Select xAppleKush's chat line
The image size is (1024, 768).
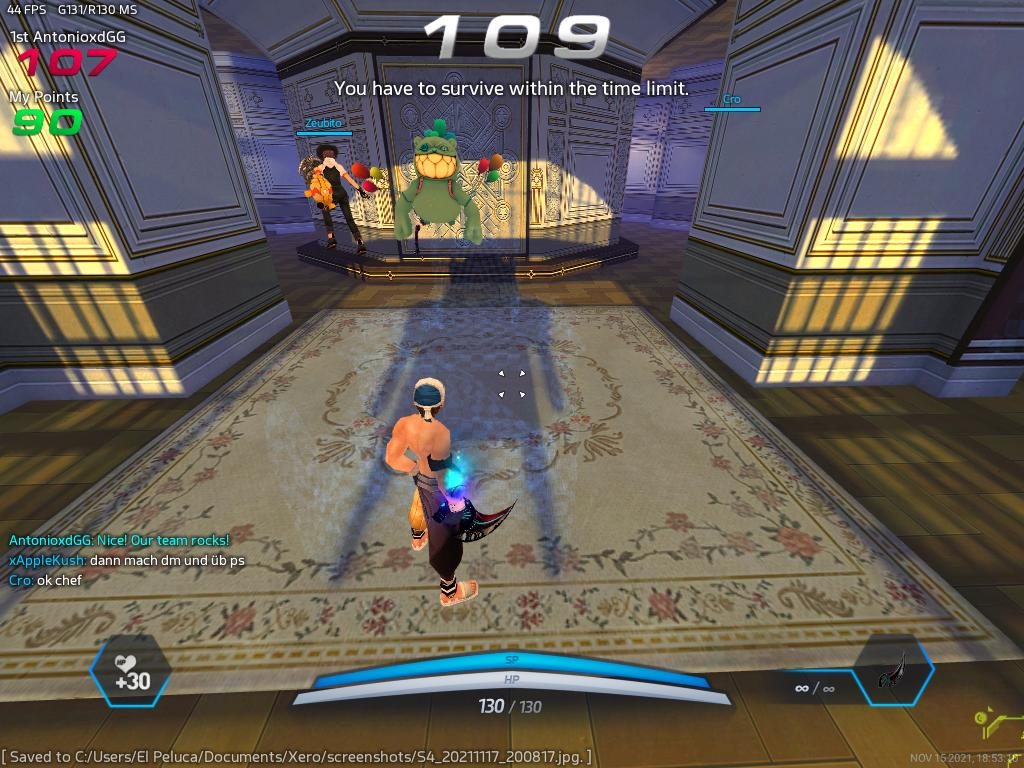[x=126, y=560]
